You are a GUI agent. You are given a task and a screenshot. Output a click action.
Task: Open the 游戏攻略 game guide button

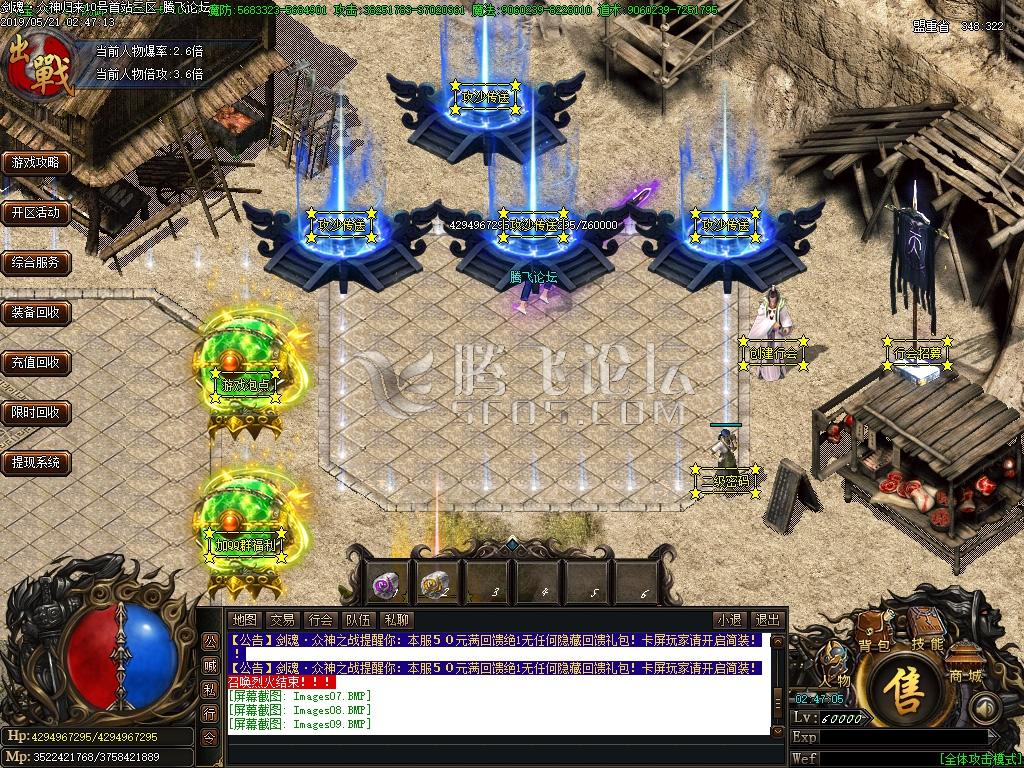[x=36, y=162]
